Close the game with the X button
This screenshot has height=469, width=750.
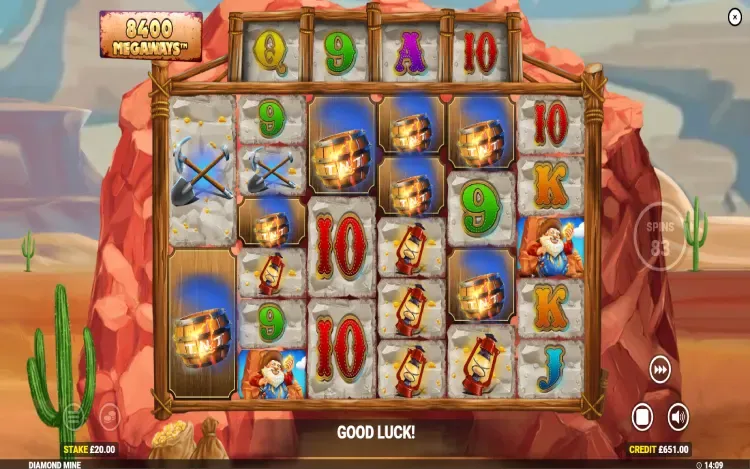[735, 17]
